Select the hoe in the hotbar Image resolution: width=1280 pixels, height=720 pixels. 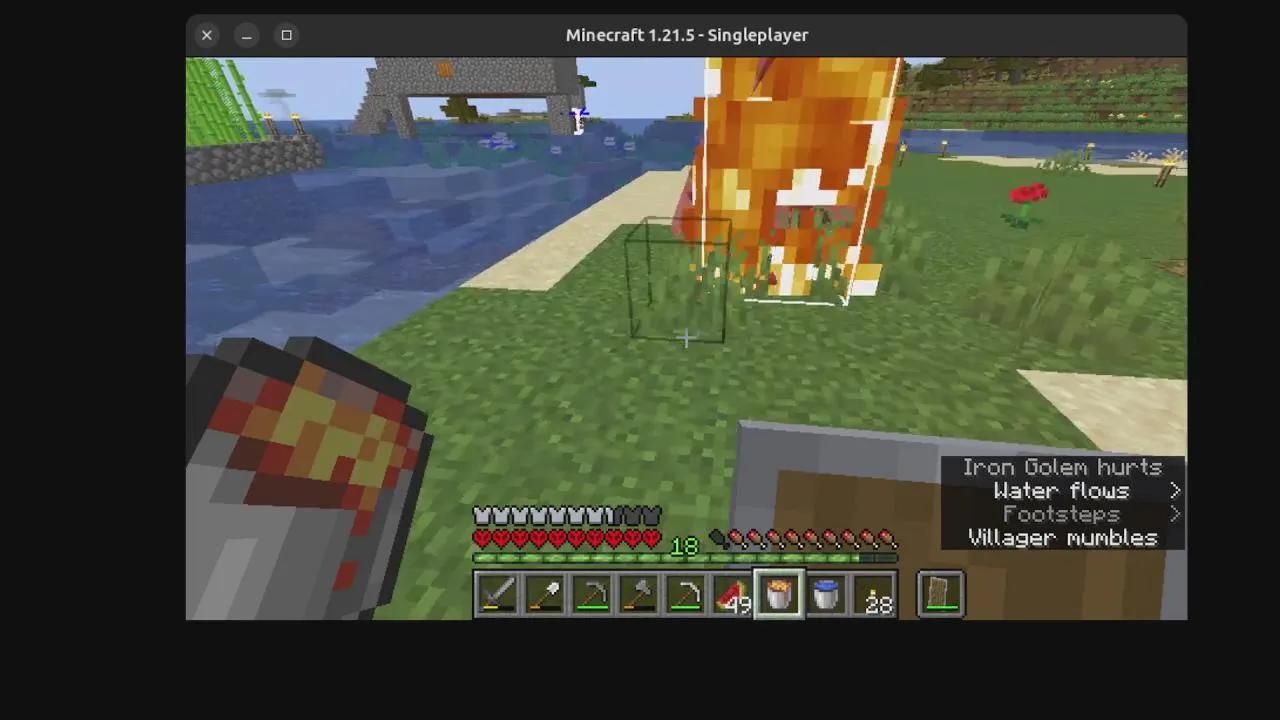(688, 593)
